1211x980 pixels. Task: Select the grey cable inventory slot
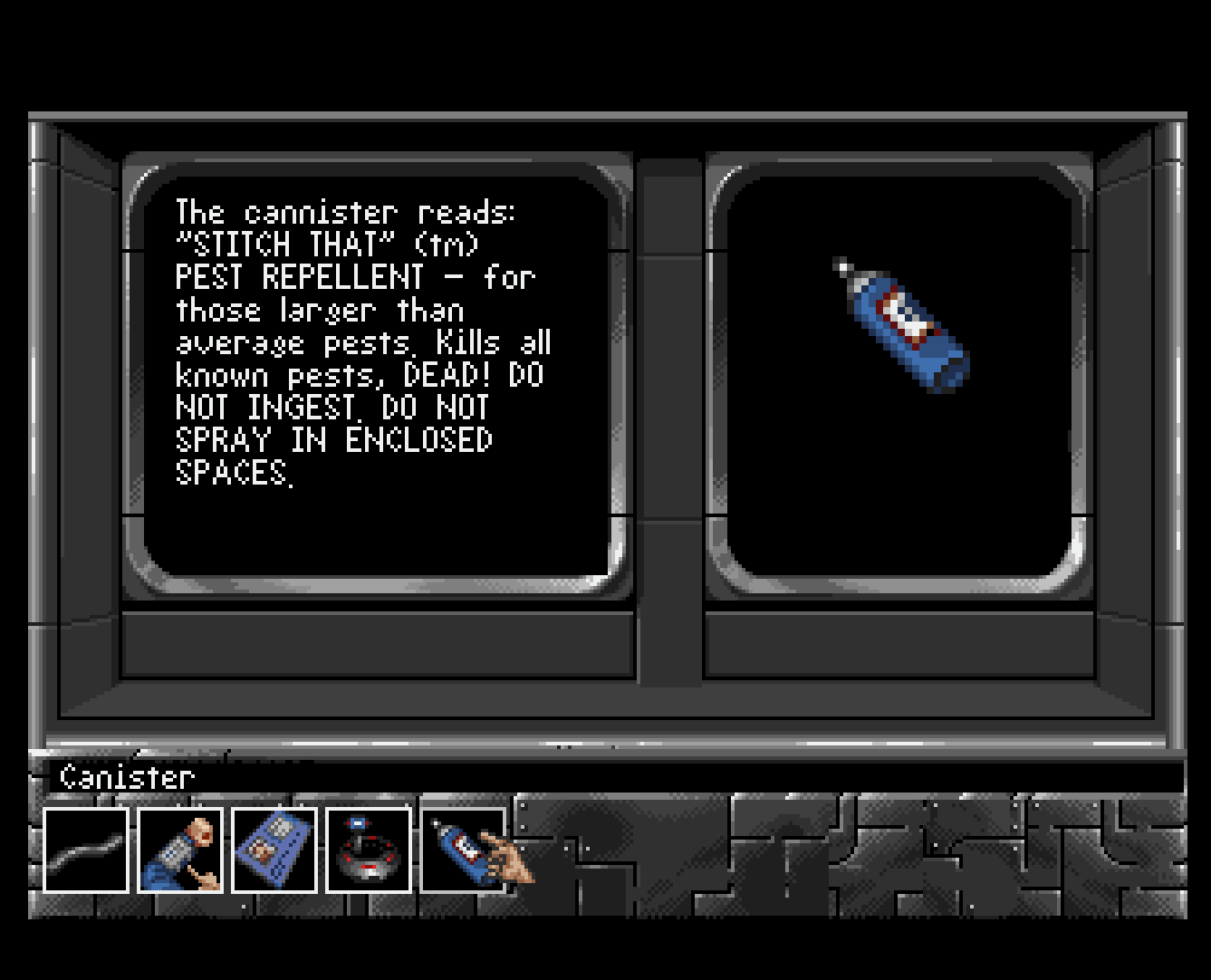tap(86, 850)
